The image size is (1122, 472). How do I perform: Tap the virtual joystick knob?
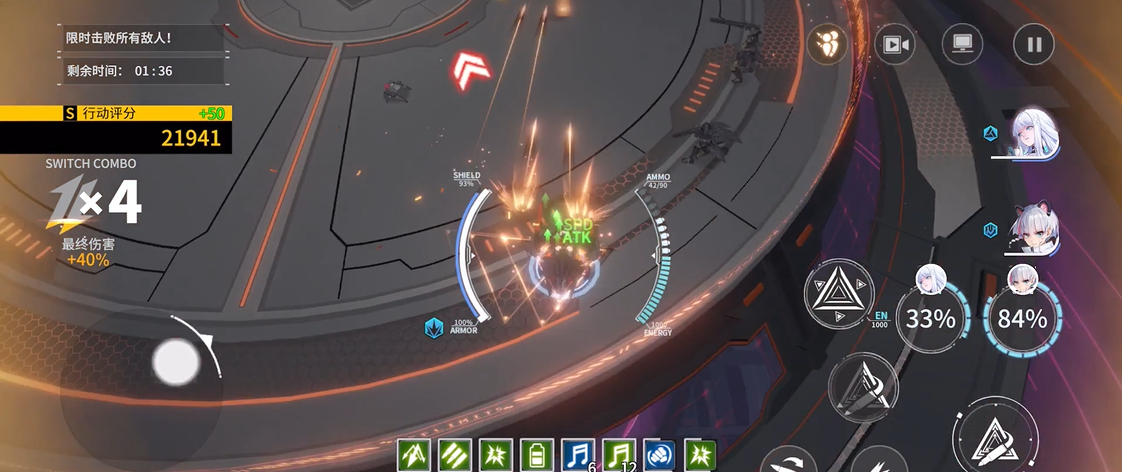pyautogui.click(x=177, y=361)
